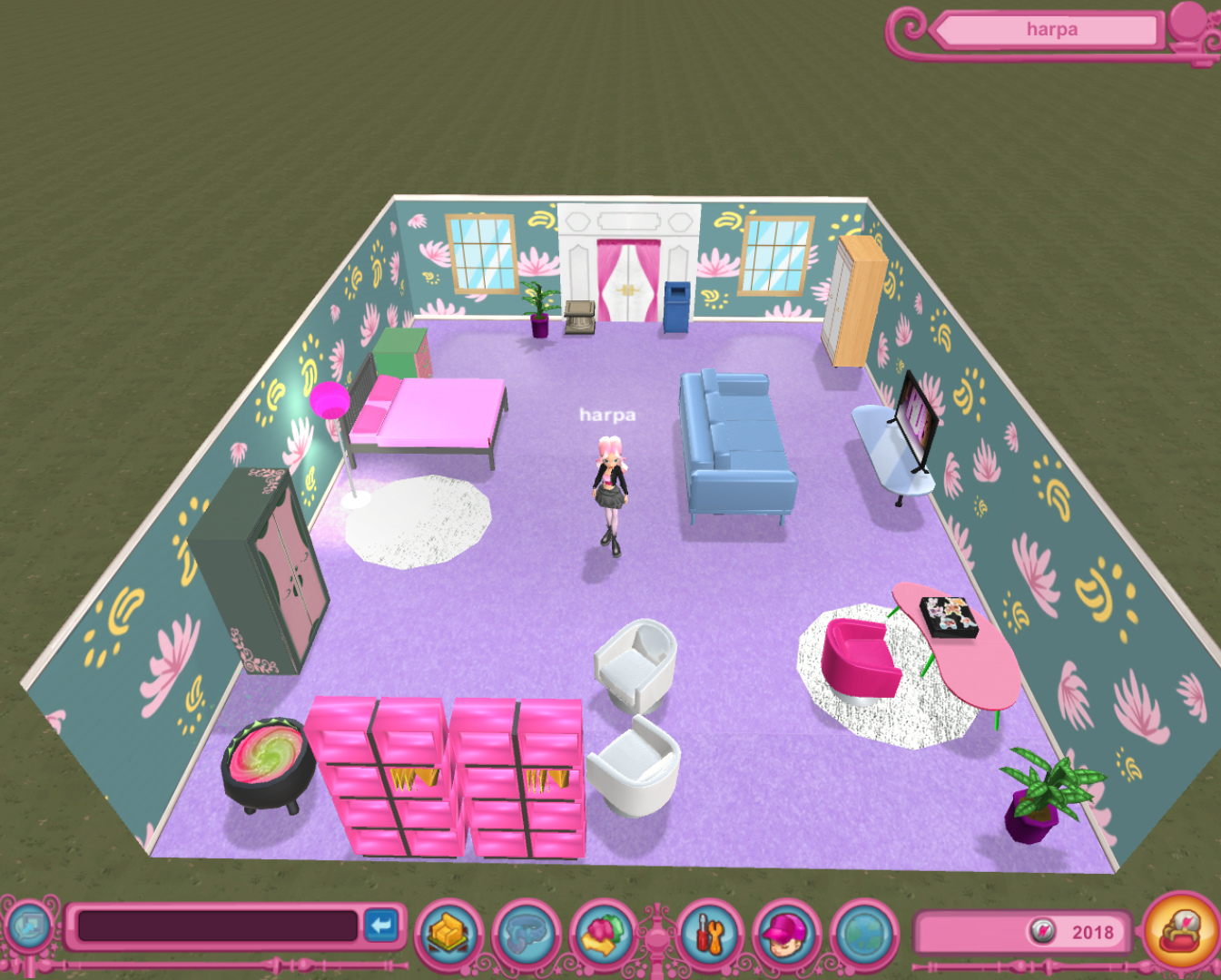Open the clothes swap wardrobe icon
Screen dimensions: 1221x980
pyautogui.click(x=604, y=934)
